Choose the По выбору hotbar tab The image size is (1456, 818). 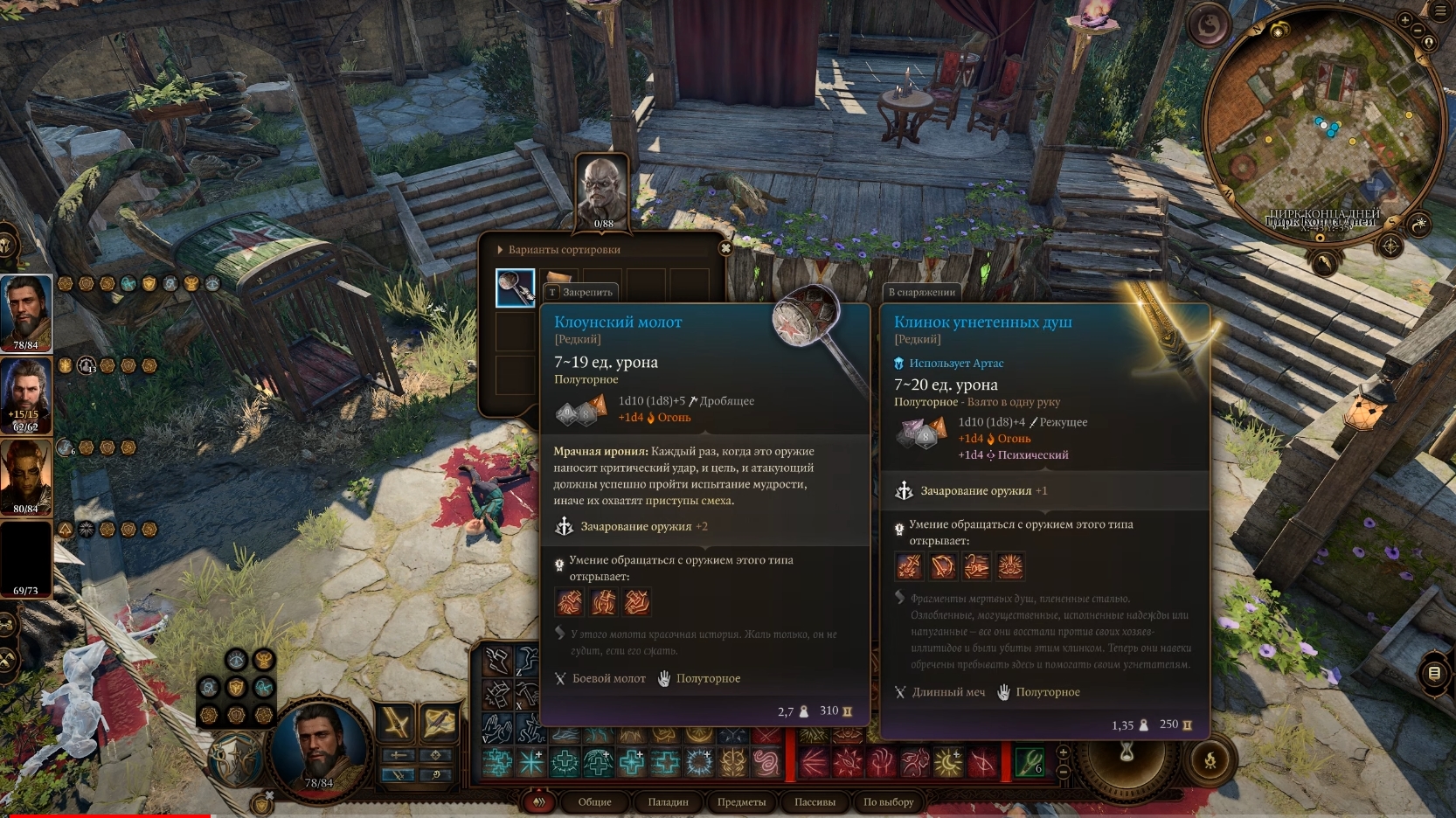(888, 802)
